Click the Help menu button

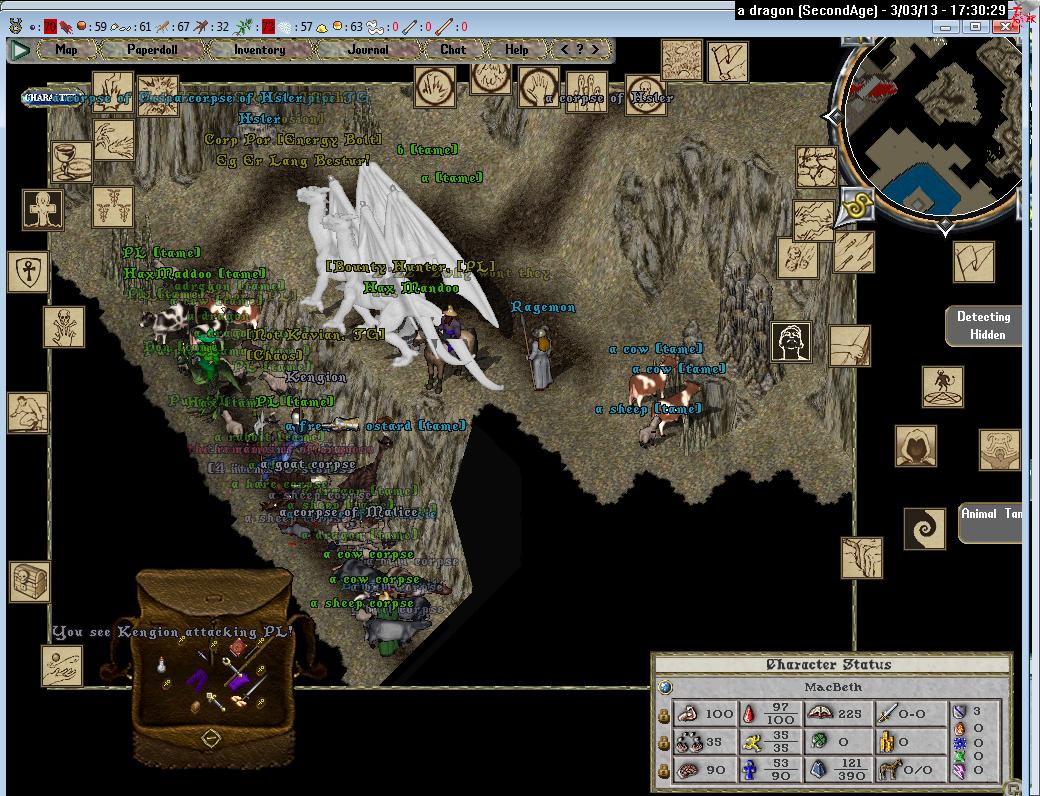point(517,49)
